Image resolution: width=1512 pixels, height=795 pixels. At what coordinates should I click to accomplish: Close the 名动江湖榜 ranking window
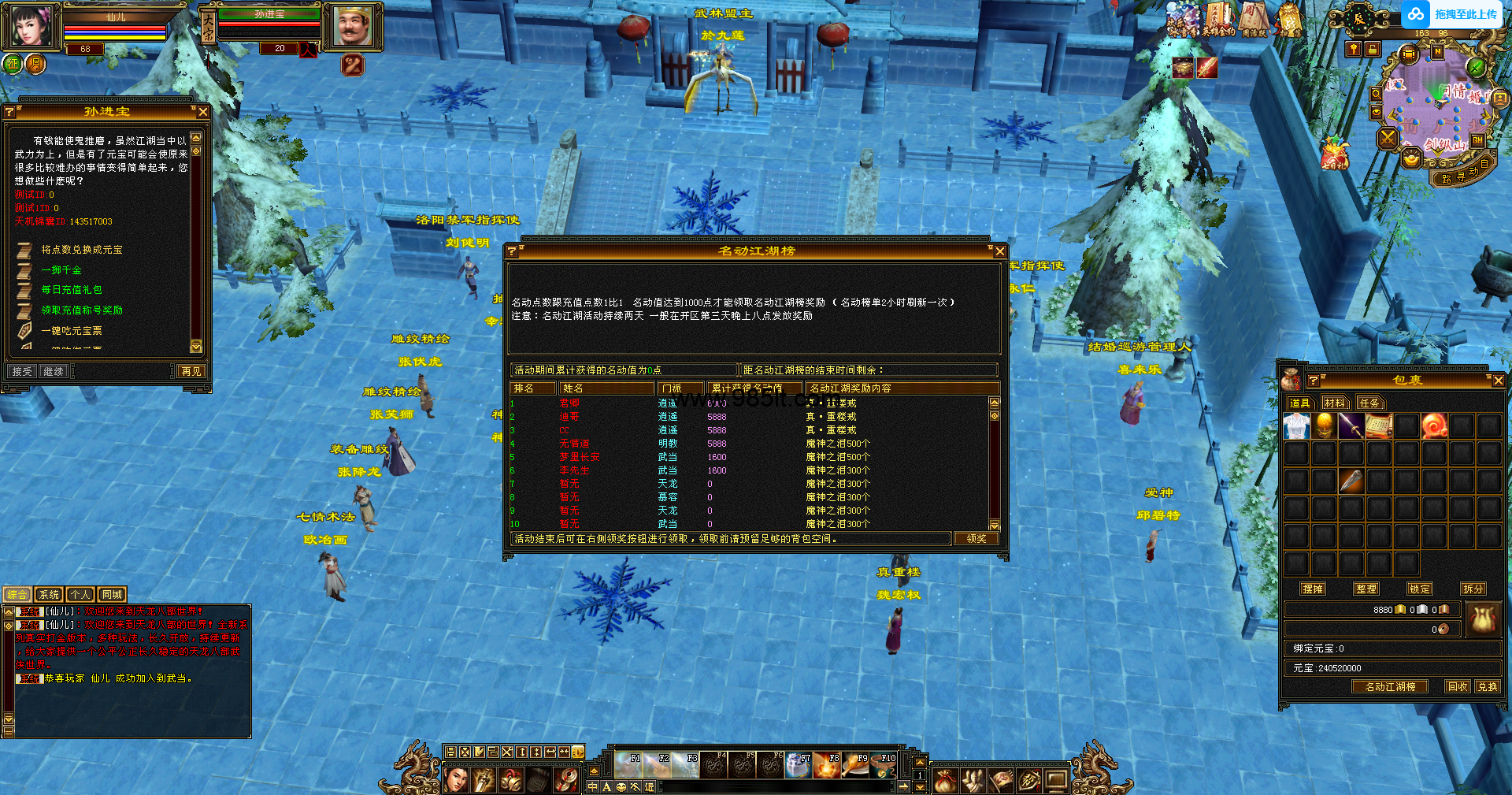[x=999, y=251]
